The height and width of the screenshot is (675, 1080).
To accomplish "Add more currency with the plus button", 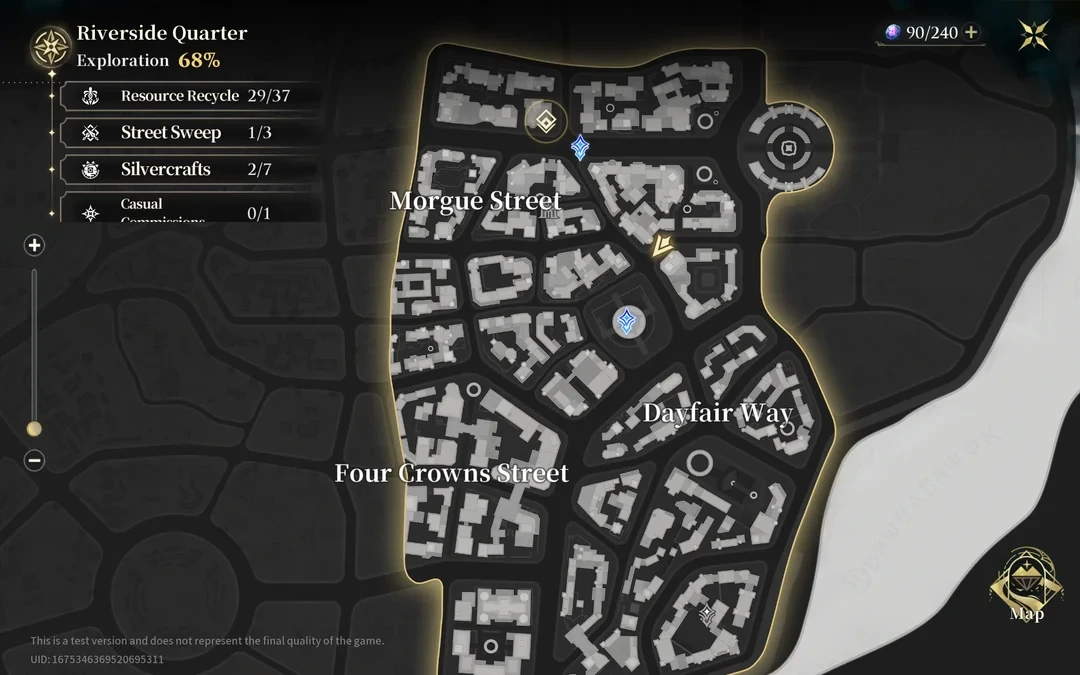I will click(970, 33).
